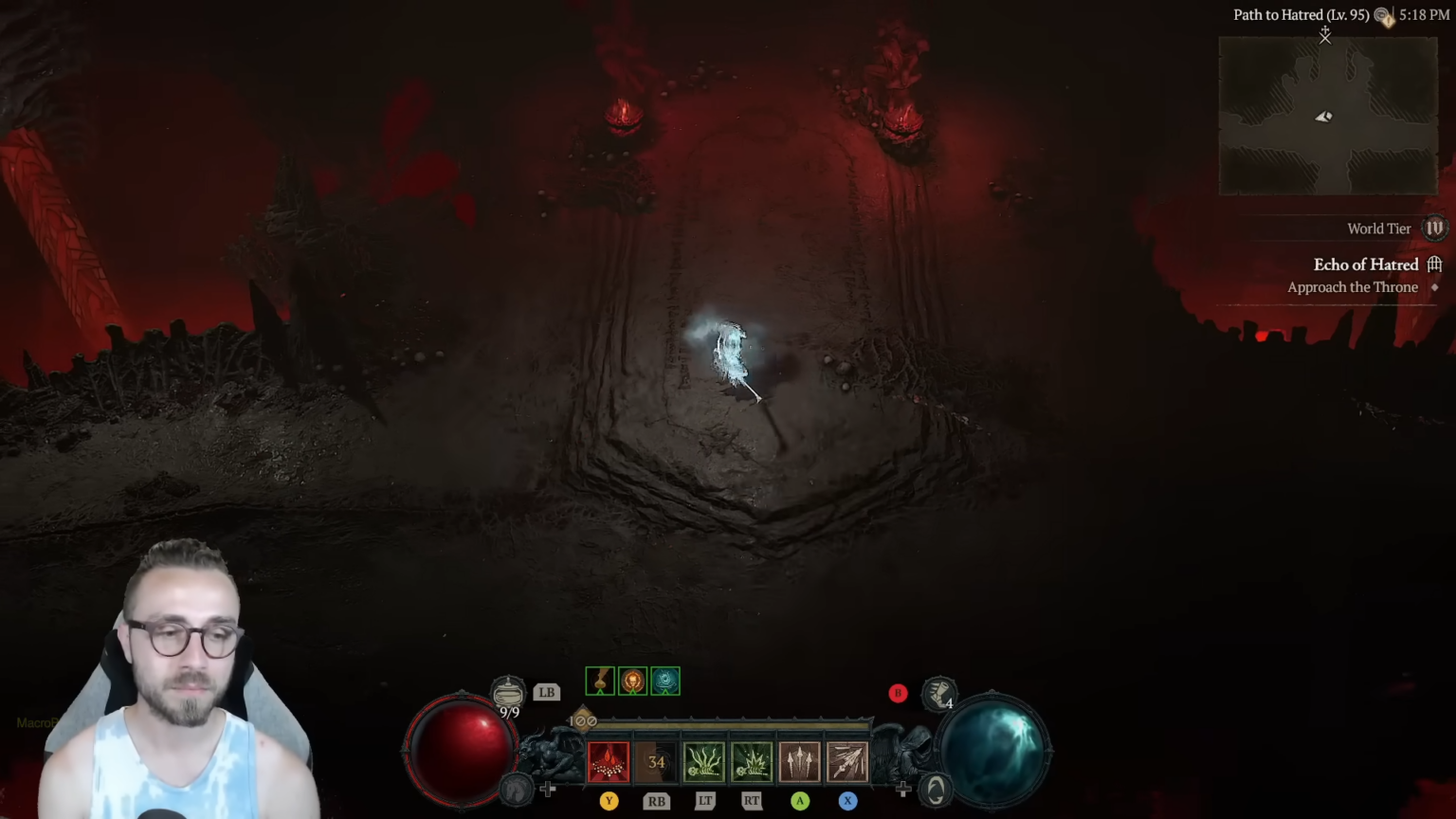Click the World Tier label text
Screen dimensions: 1456x819
pyautogui.click(x=1379, y=228)
